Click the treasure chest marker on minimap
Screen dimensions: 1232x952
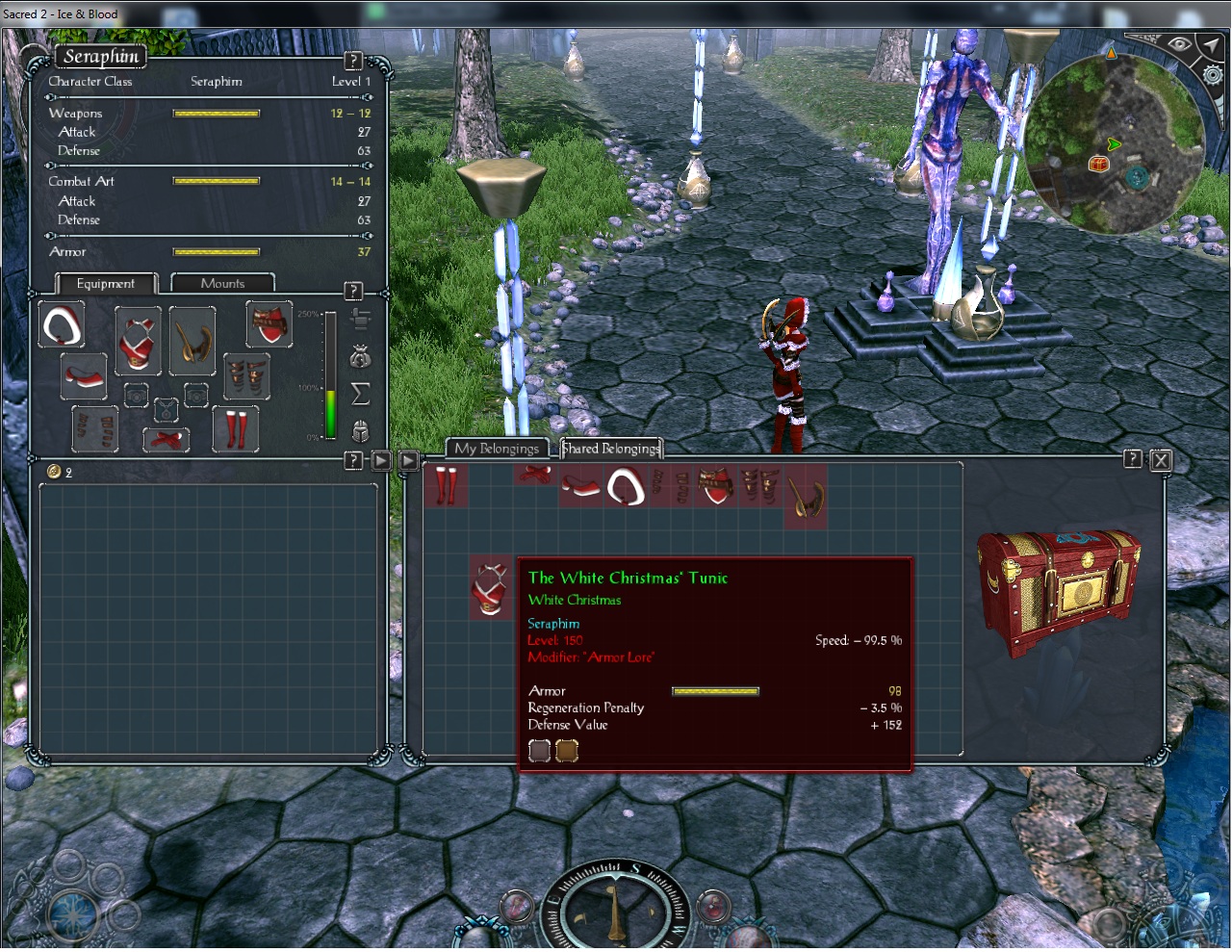[x=1098, y=164]
